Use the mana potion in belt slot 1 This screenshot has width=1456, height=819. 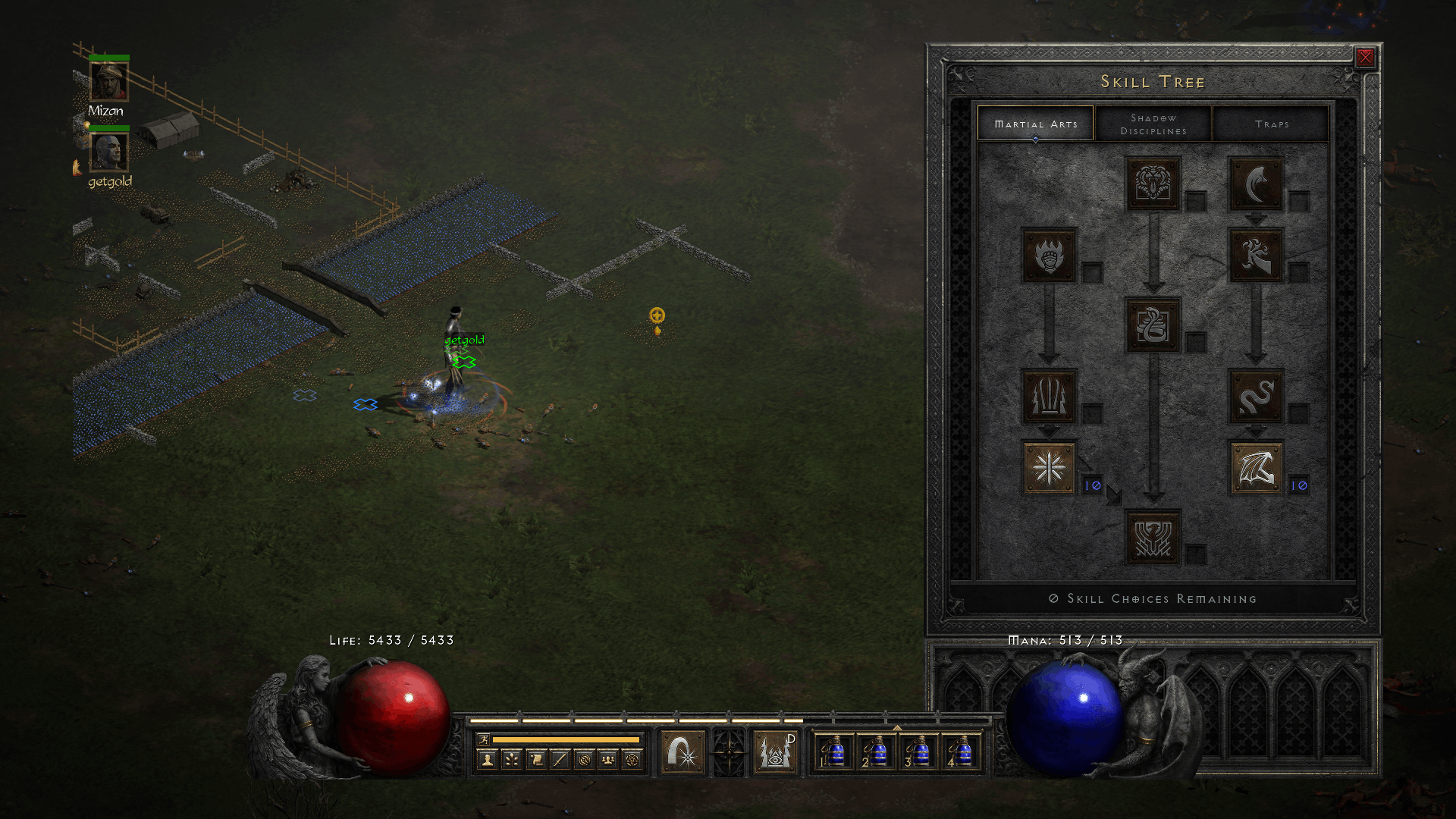coord(834,752)
